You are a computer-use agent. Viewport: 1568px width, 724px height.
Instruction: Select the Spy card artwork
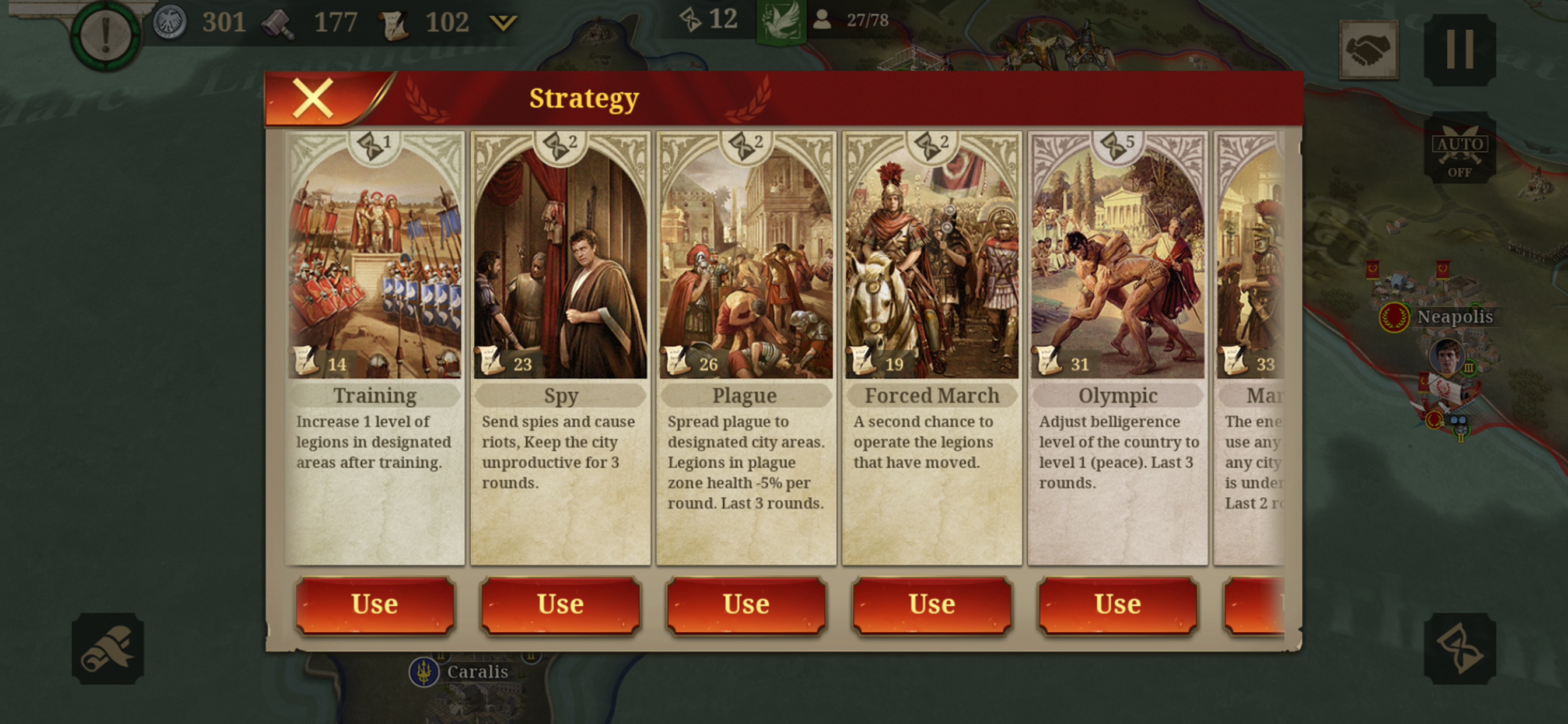[561, 262]
